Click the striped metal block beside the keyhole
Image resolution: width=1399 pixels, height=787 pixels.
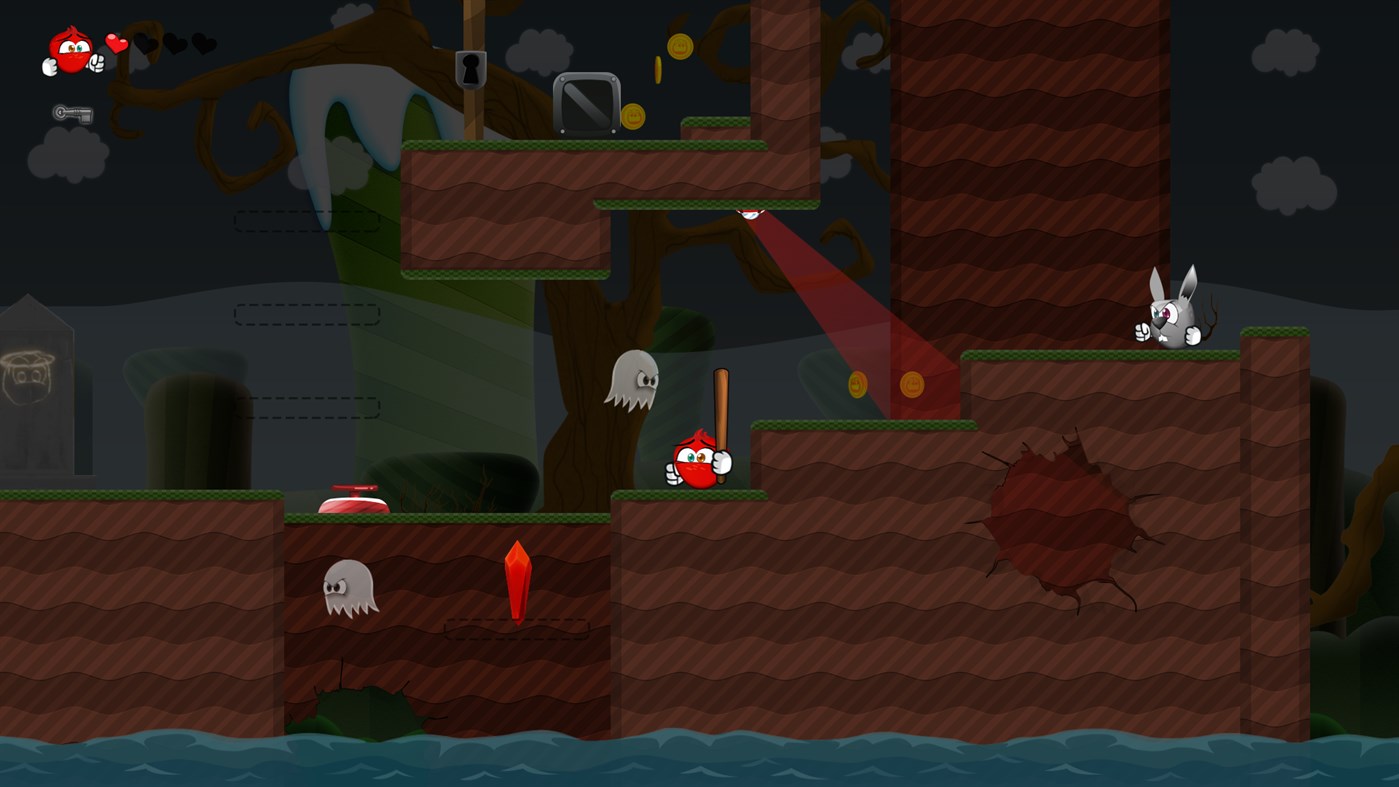click(x=586, y=103)
